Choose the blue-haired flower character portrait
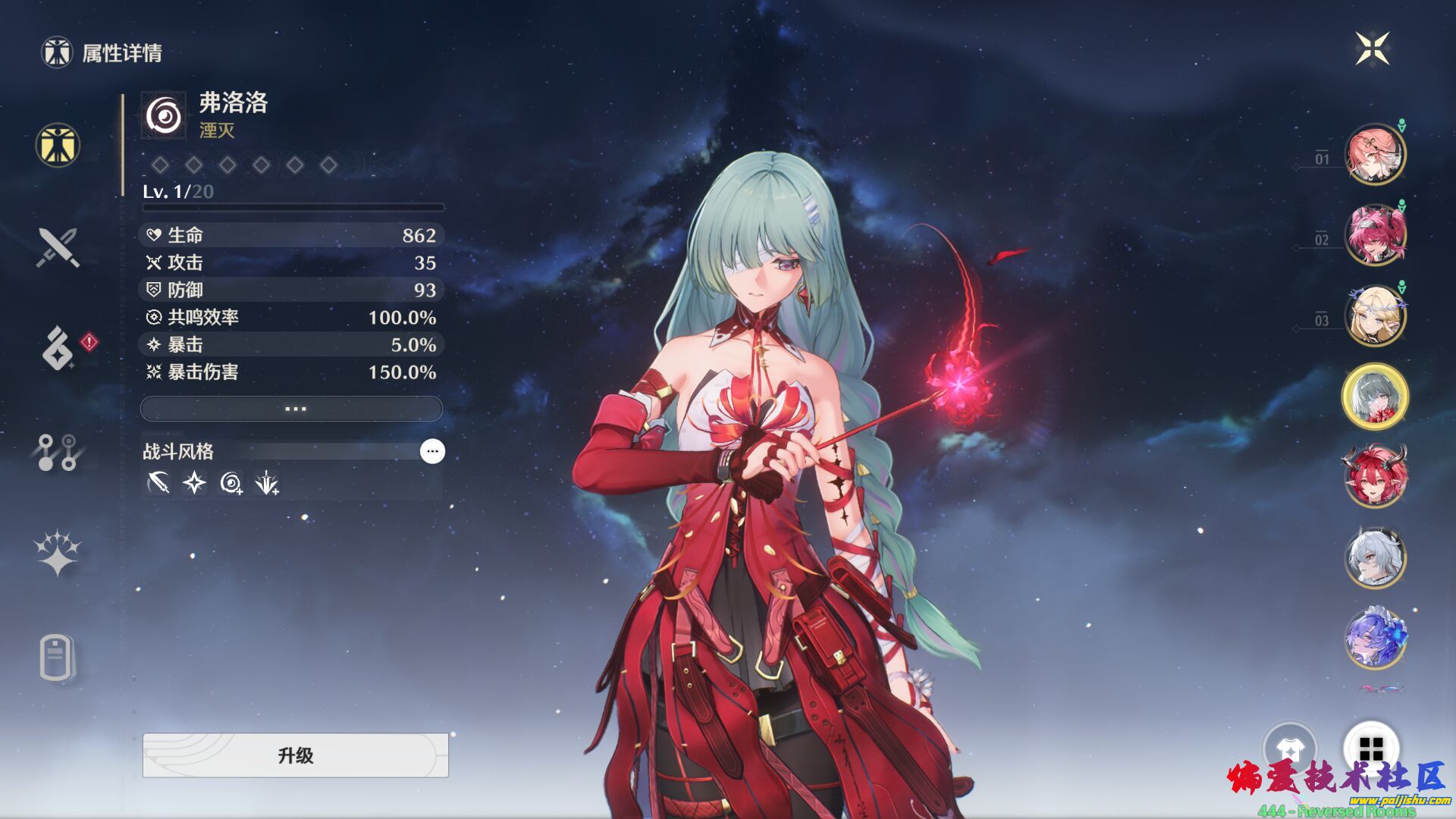The width and height of the screenshot is (1456, 819). [1375, 639]
